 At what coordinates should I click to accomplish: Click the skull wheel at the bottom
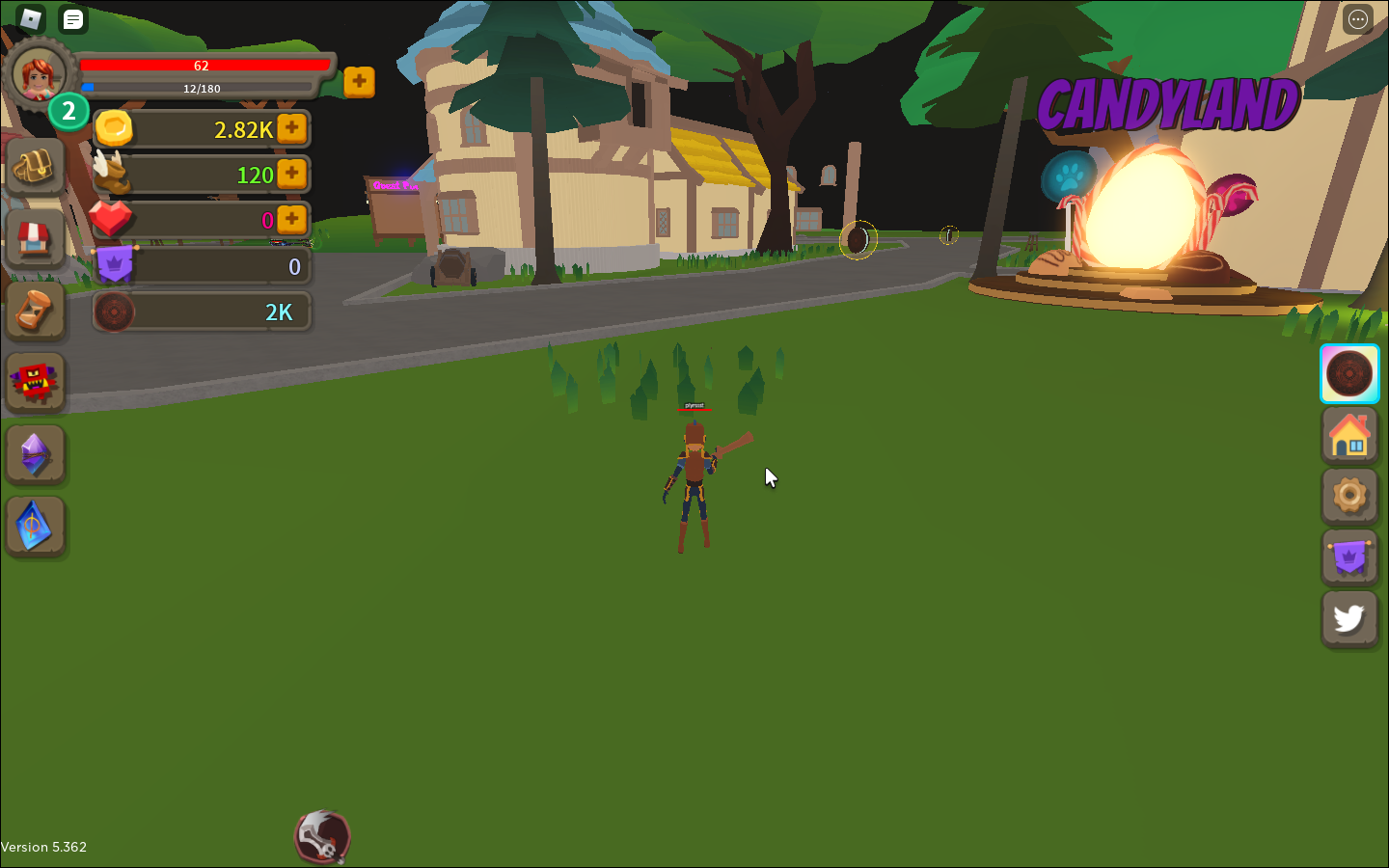click(322, 835)
